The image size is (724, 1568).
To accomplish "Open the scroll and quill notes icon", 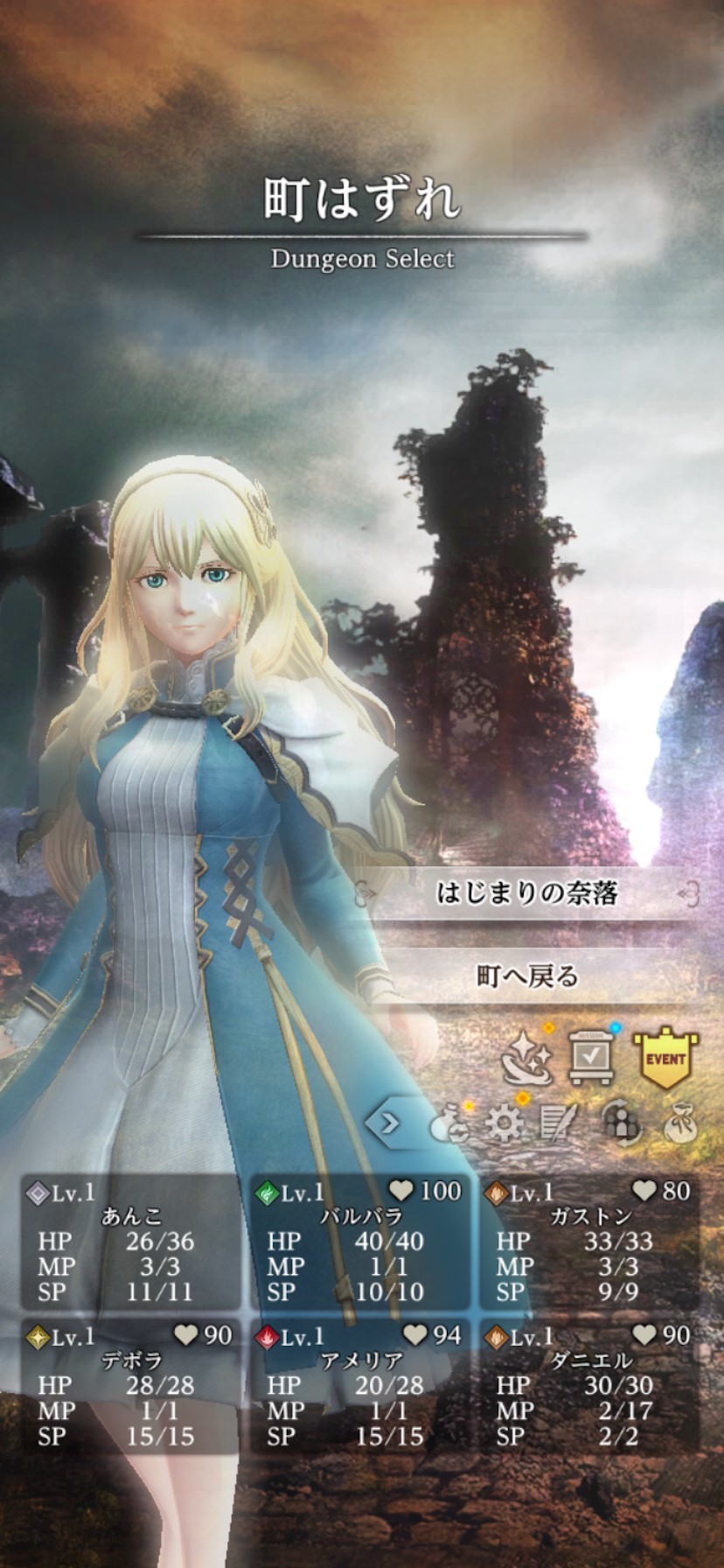I will (559, 1123).
